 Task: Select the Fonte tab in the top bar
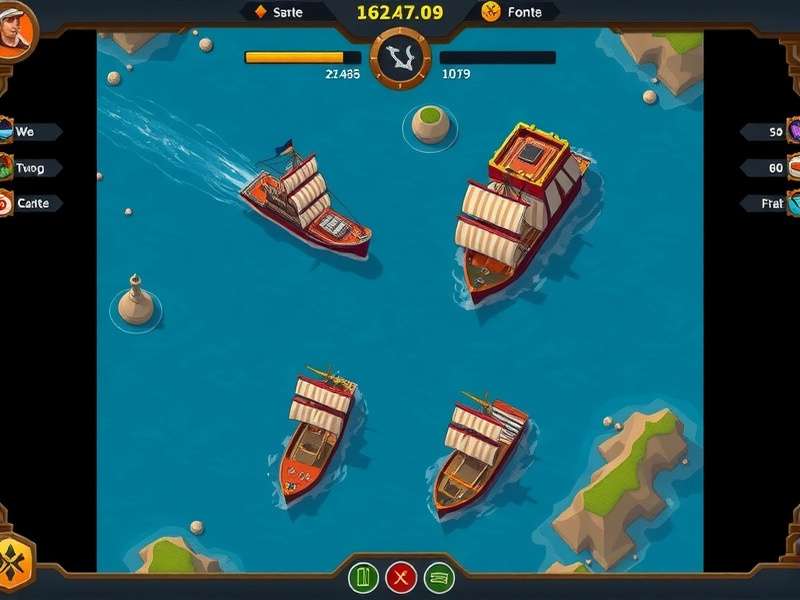(512, 12)
